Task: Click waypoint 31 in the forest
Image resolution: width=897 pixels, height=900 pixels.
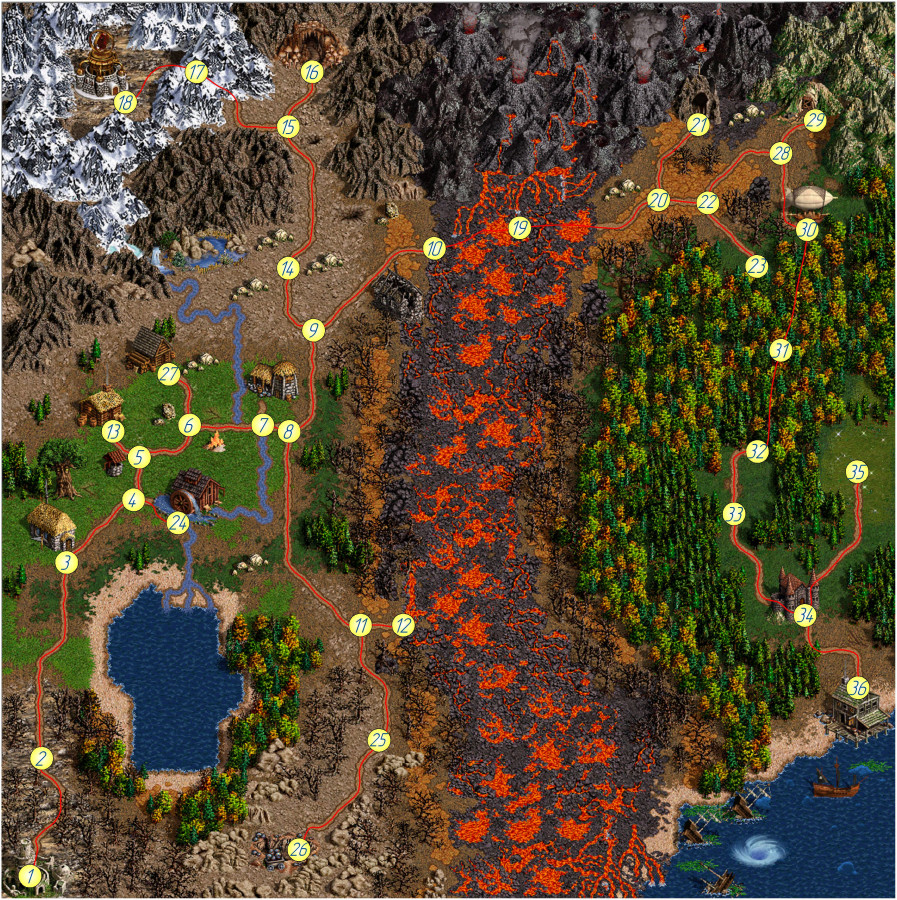Action: pyautogui.click(x=781, y=350)
